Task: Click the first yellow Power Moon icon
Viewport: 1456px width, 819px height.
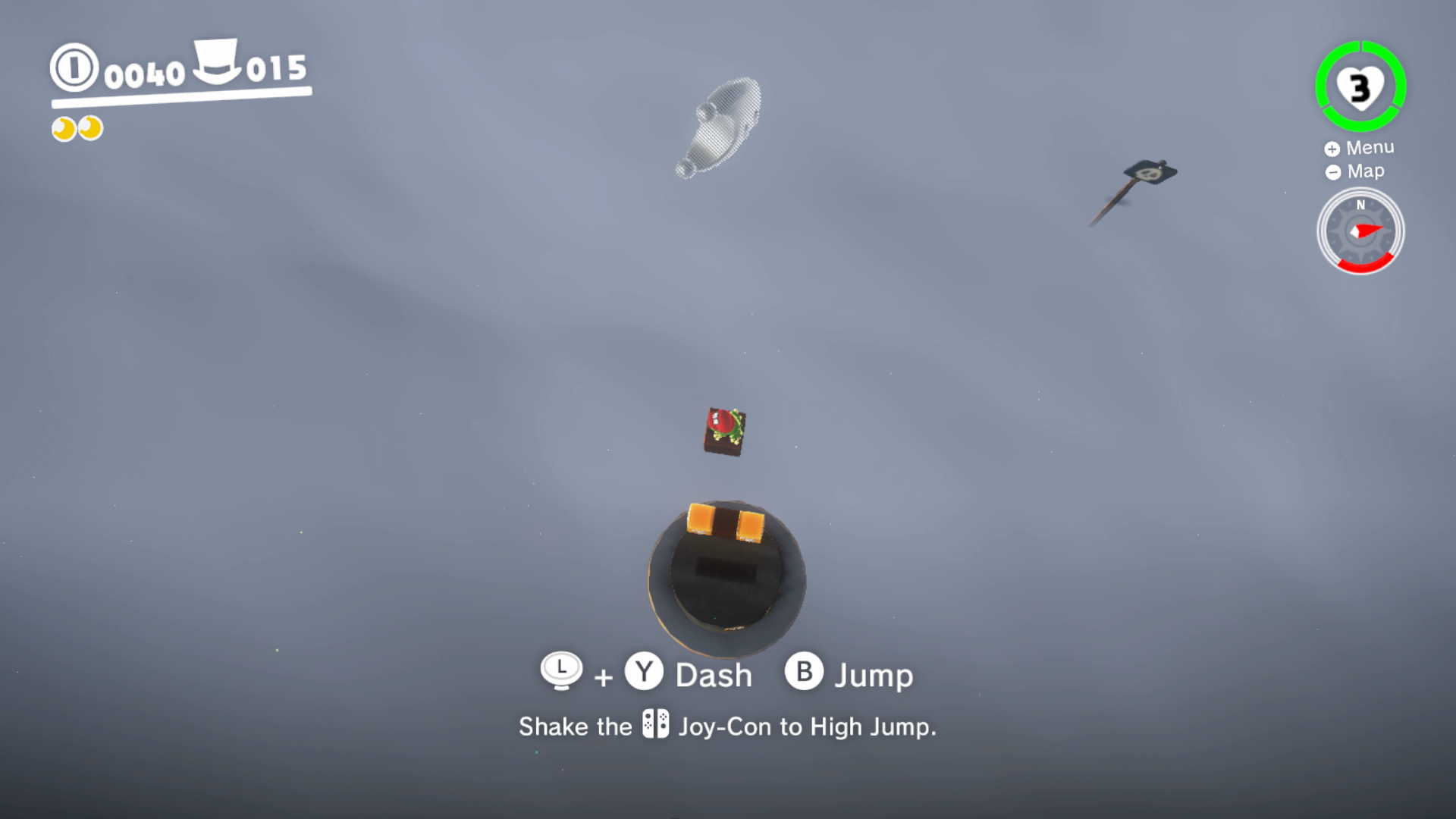Action: 62,129
